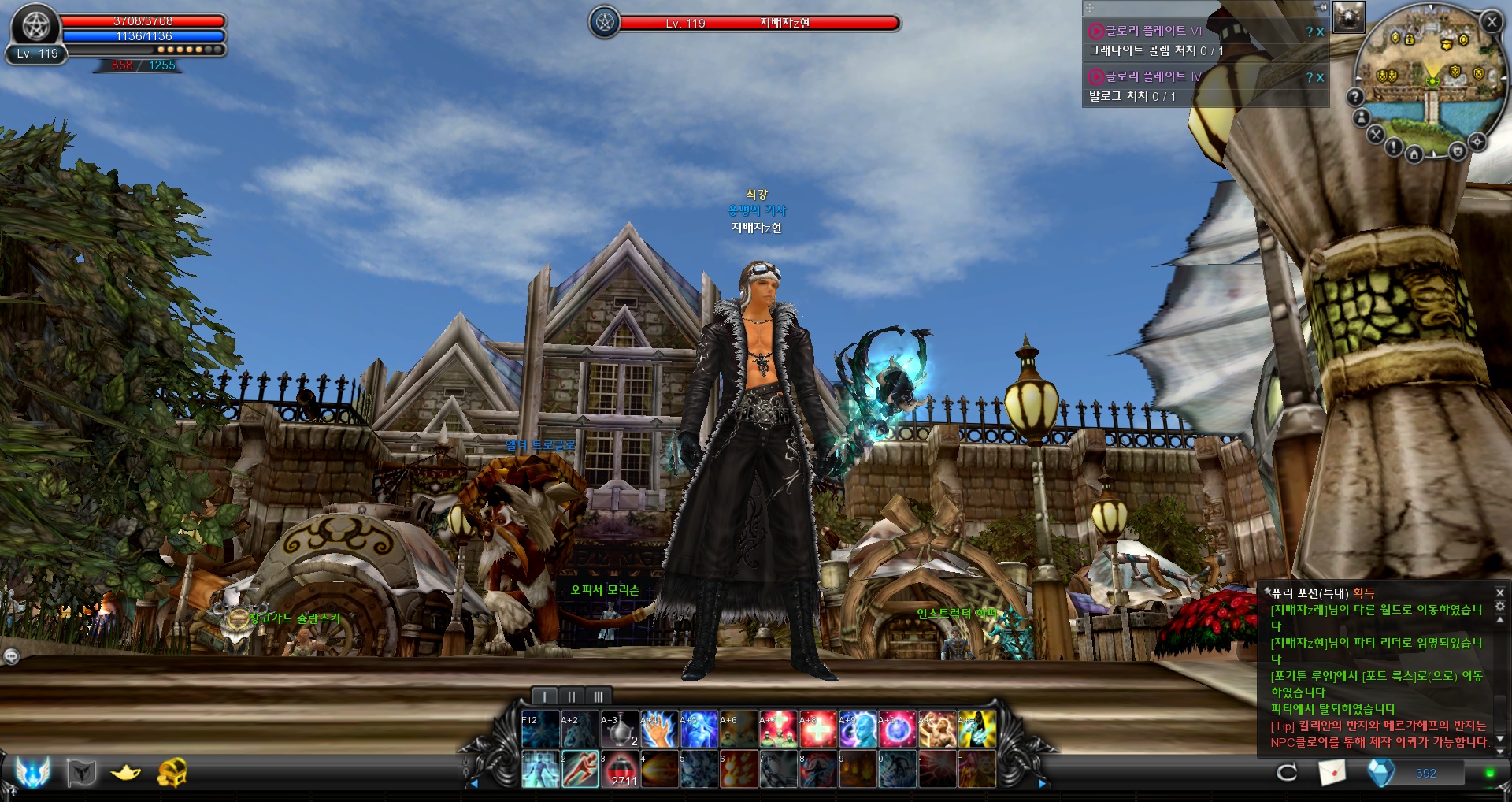Activate the running sprint skill in slot 2
1512x802 pixels.
(x=580, y=769)
